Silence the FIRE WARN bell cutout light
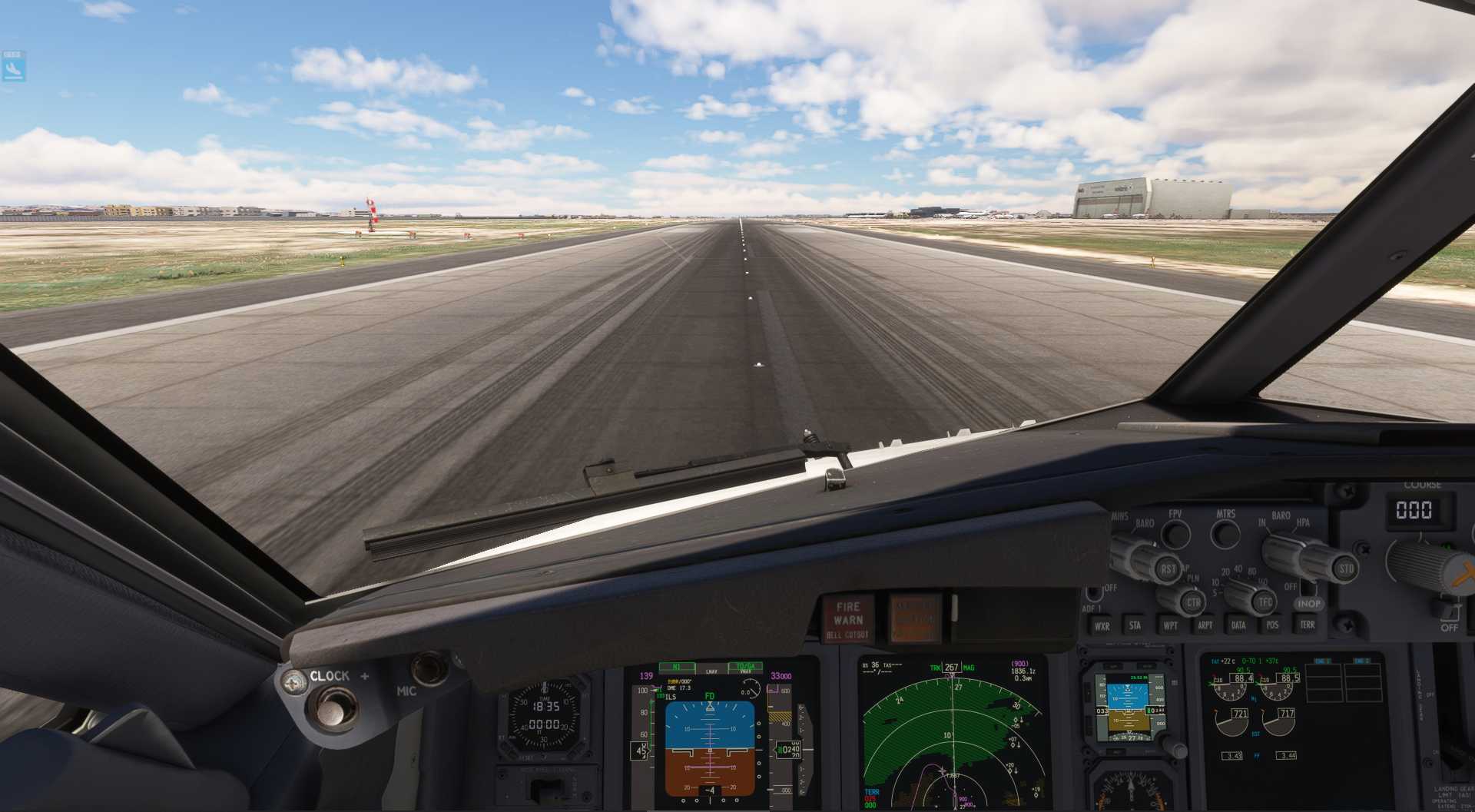 pos(848,618)
